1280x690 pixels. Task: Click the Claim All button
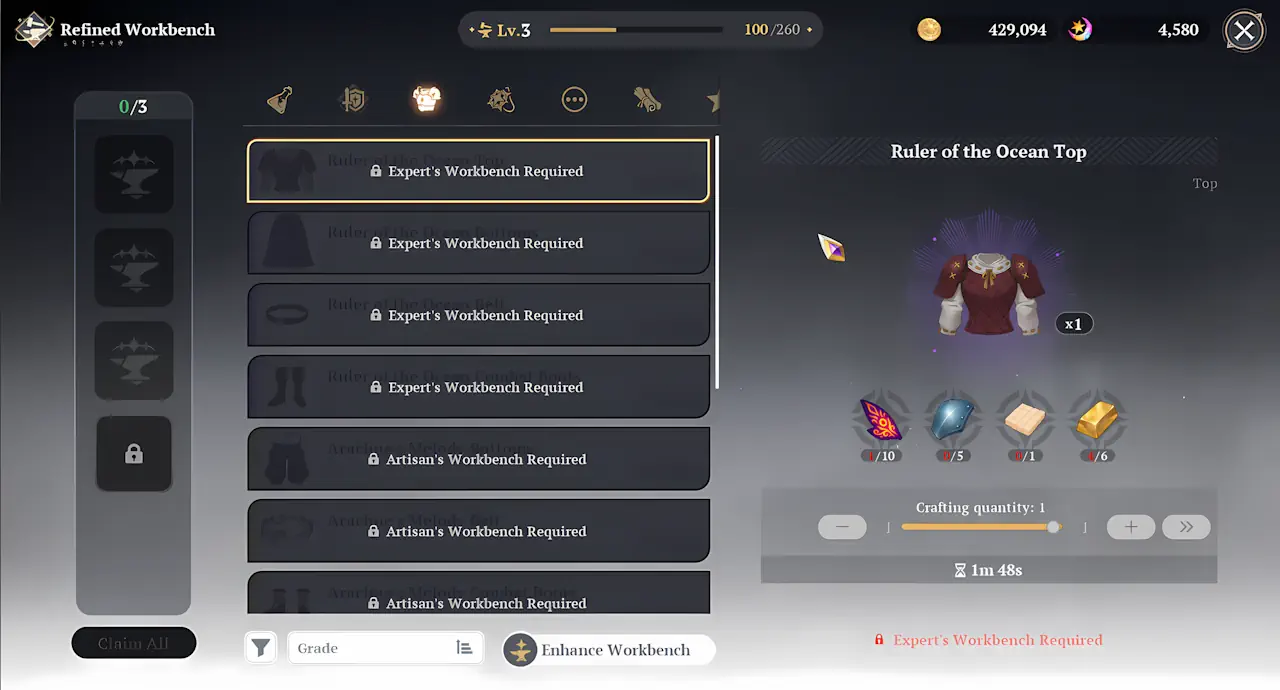[x=134, y=643]
